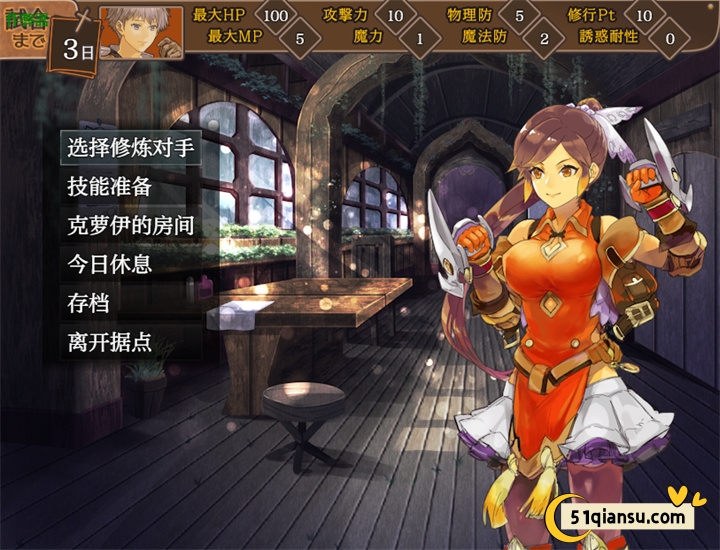720x550 pixels.
Task: Choose 离开据点 to leave the base
Action: click(x=110, y=341)
